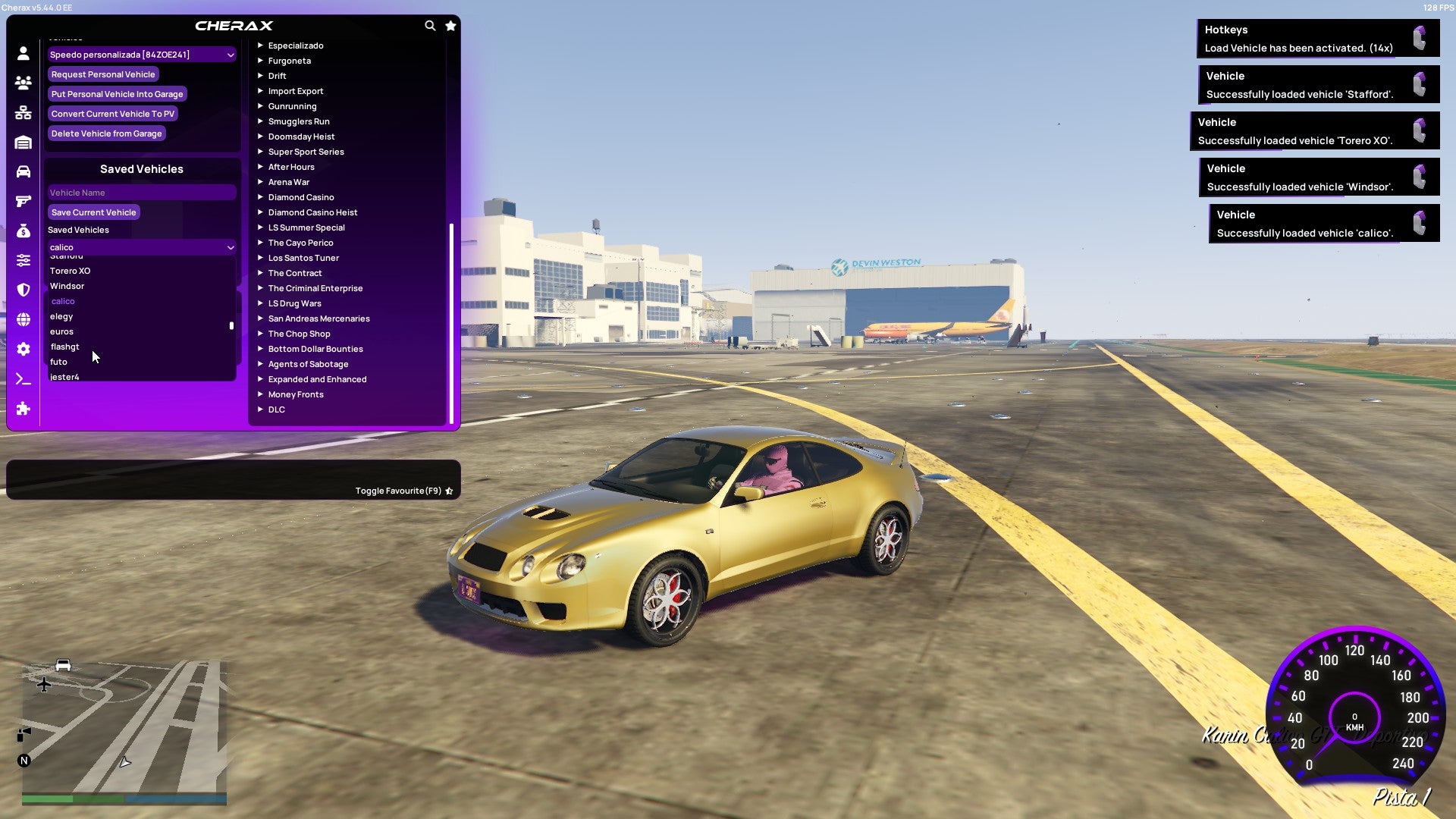
Task: Expand the DLC list entry
Action: (x=276, y=409)
